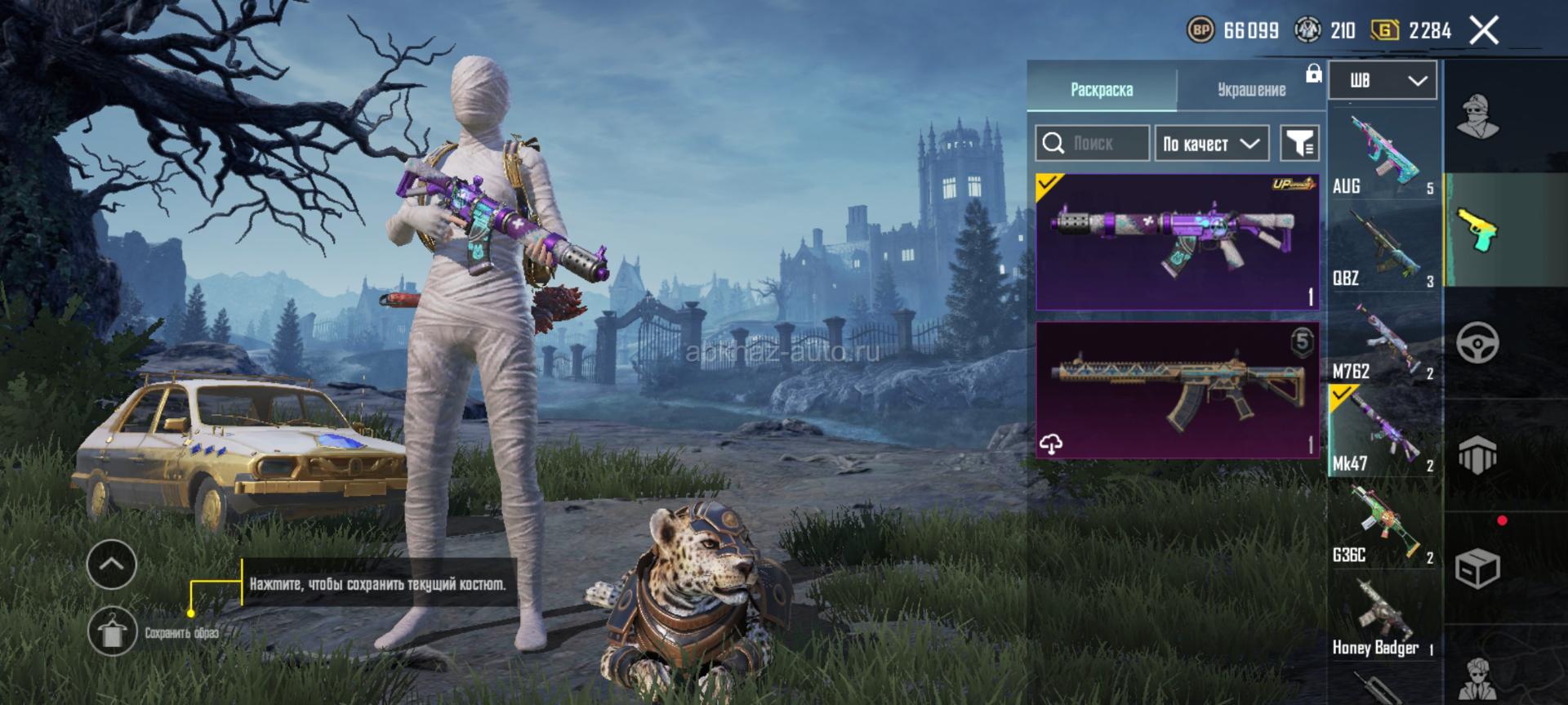1568x705 pixels.
Task: Select the AUG weapon entry
Action: point(1383,155)
